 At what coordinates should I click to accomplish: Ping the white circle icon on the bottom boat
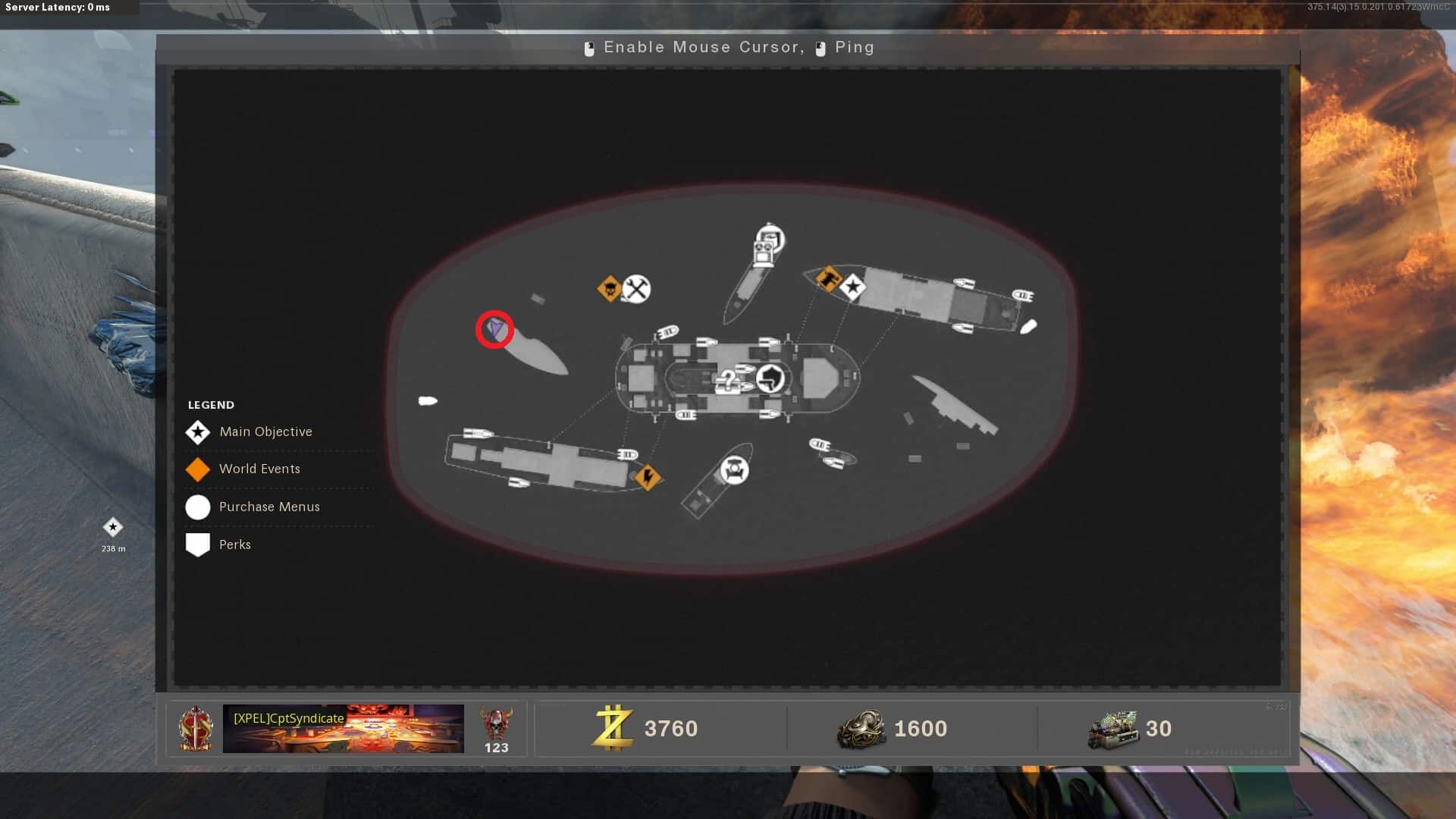[x=733, y=470]
